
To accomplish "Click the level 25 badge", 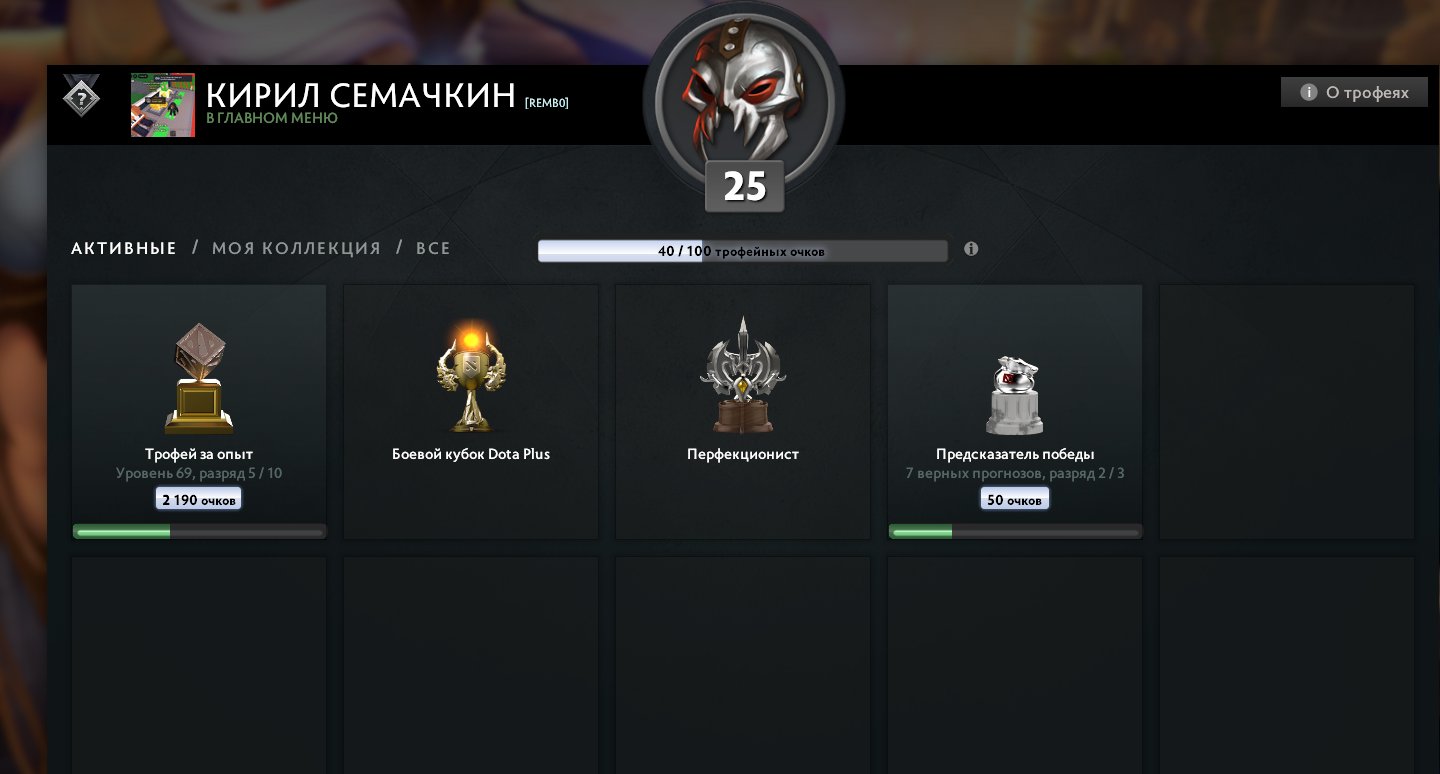I will [744, 185].
